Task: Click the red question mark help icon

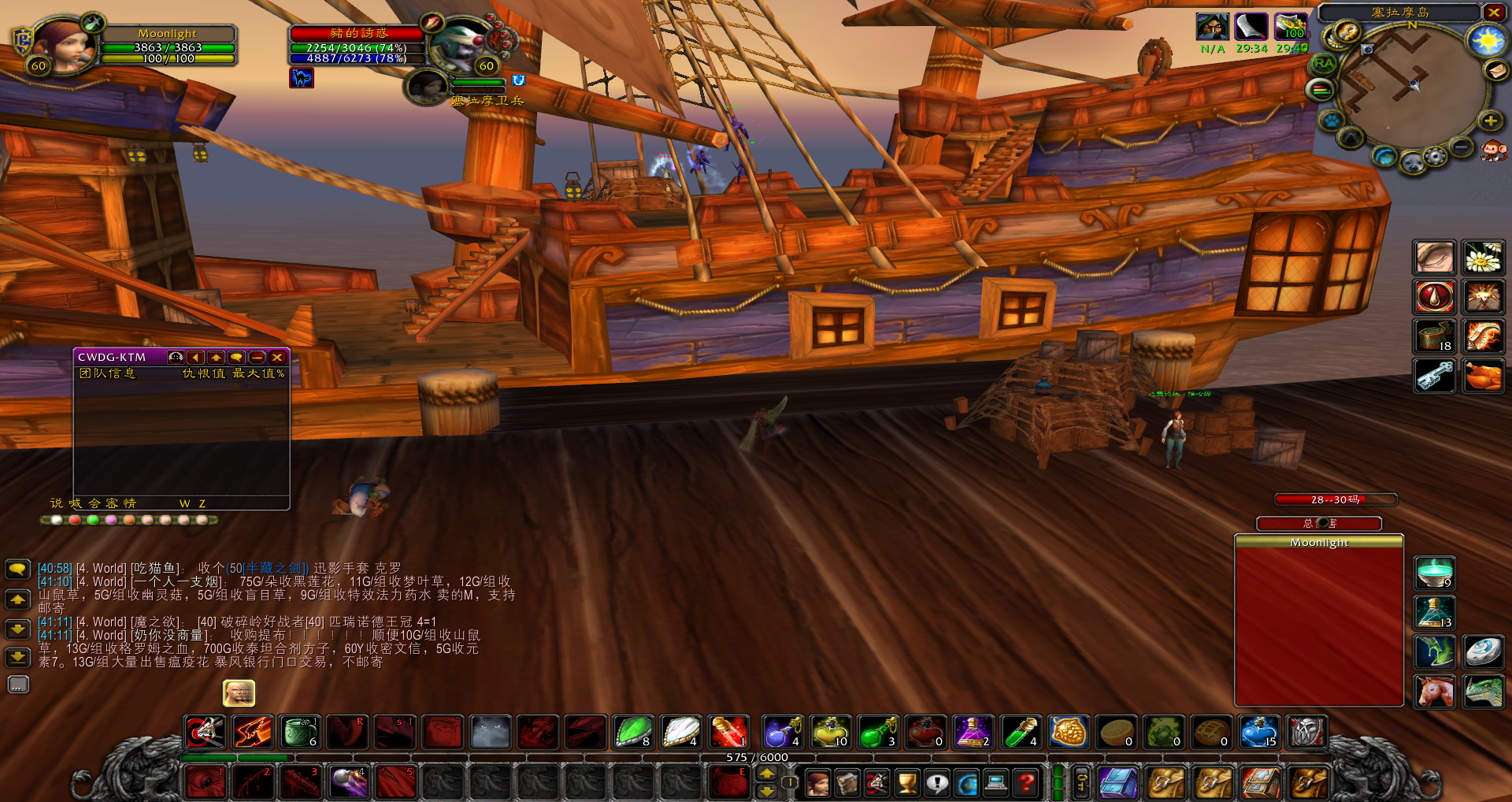Action: point(1024,784)
